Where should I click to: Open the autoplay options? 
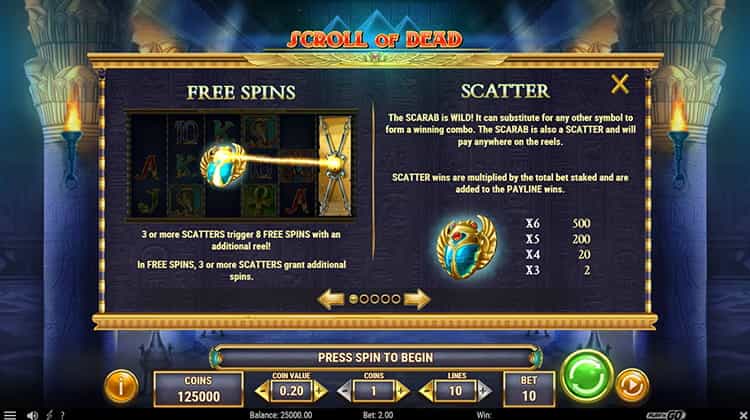[631, 383]
